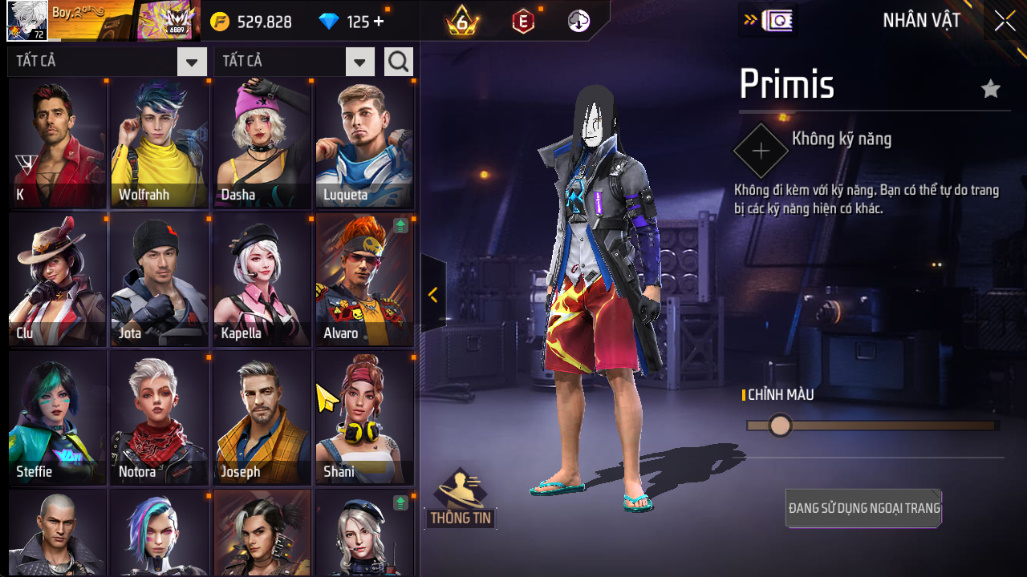This screenshot has height=577, width=1027.
Task: Select Notora from the list
Action: pyautogui.click(x=160, y=418)
